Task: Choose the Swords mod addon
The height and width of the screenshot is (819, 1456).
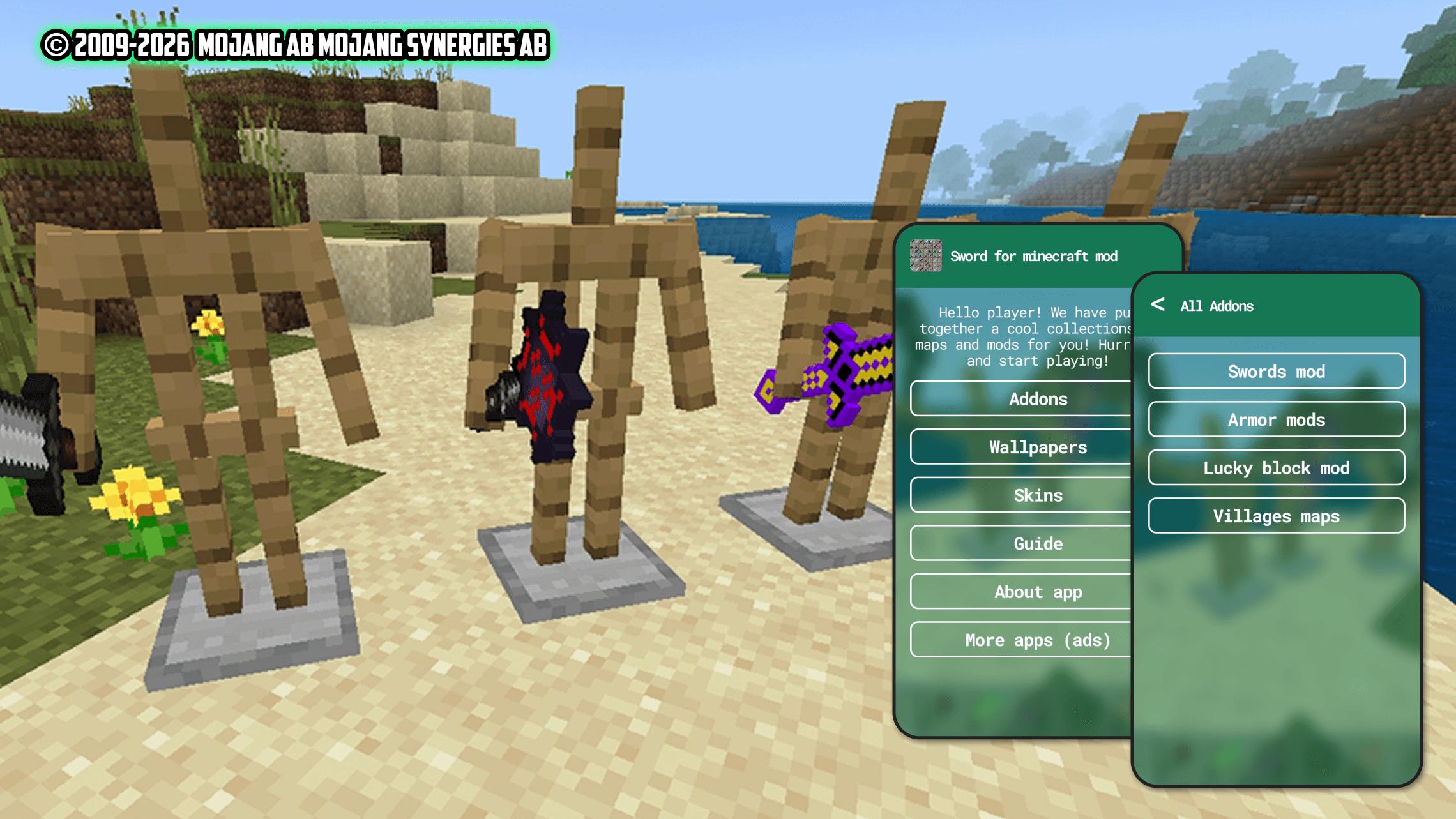Action: point(1276,372)
